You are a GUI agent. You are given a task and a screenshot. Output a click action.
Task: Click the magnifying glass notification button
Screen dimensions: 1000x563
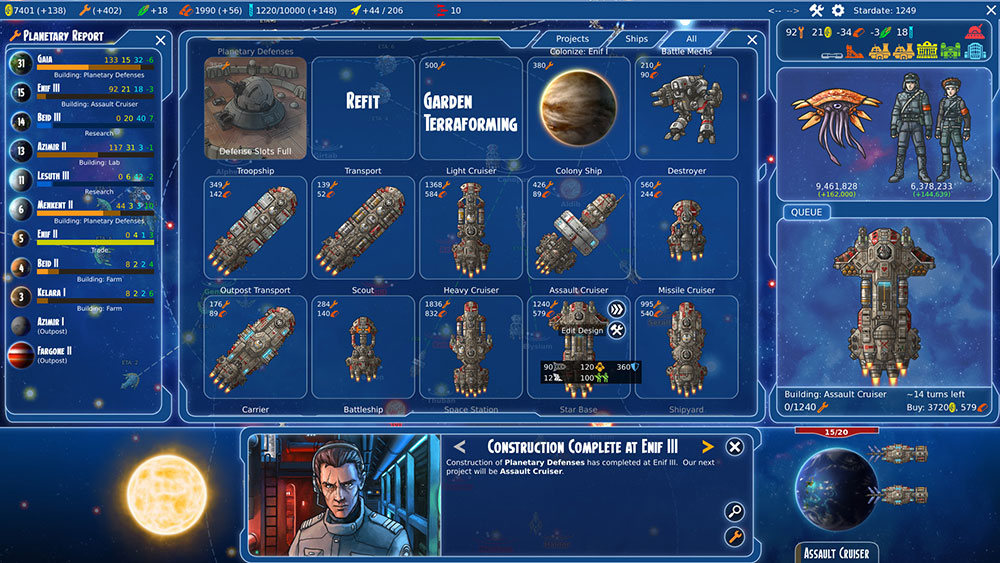pyautogui.click(x=734, y=512)
